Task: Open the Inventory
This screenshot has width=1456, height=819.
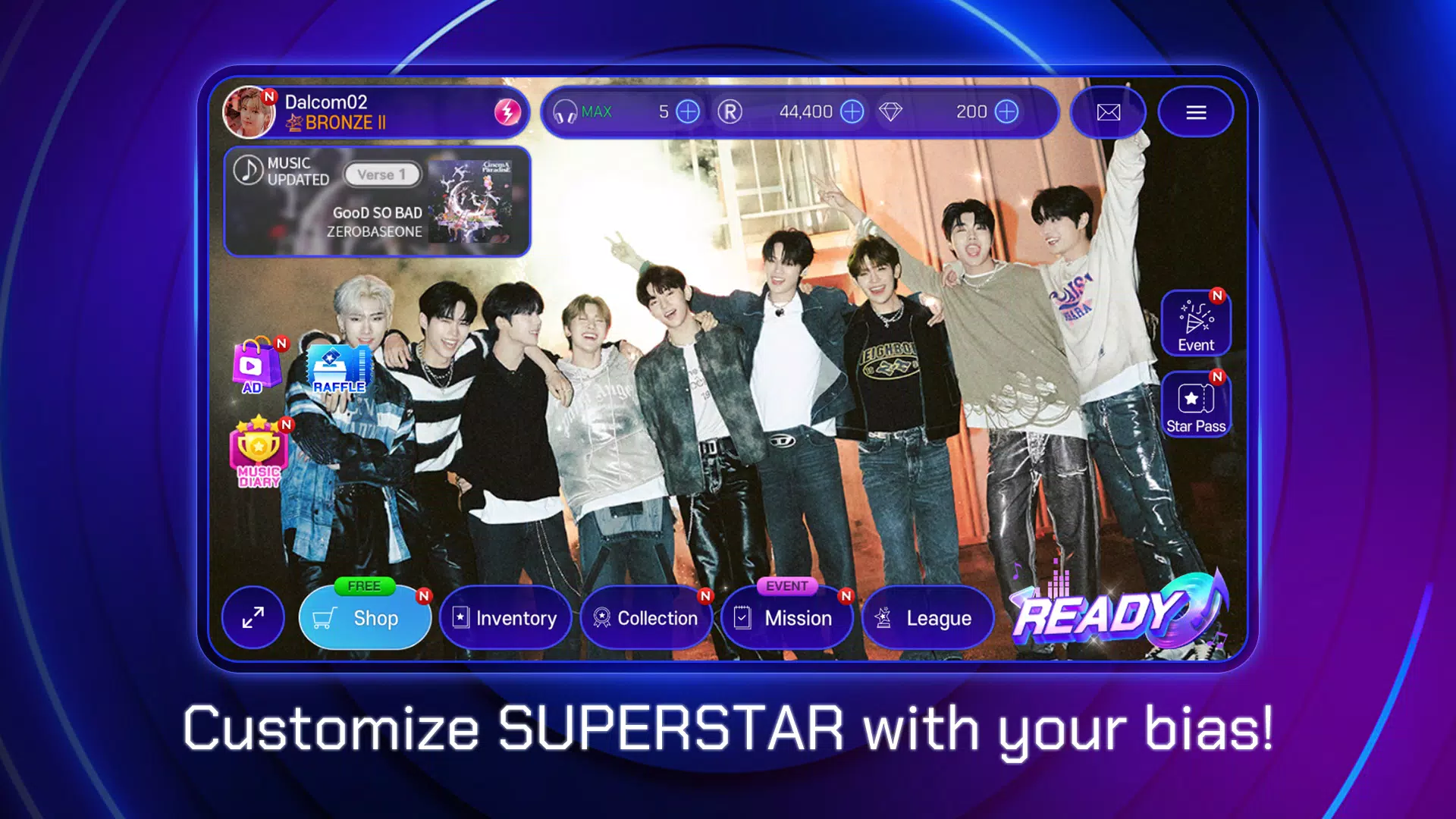Action: point(505,618)
